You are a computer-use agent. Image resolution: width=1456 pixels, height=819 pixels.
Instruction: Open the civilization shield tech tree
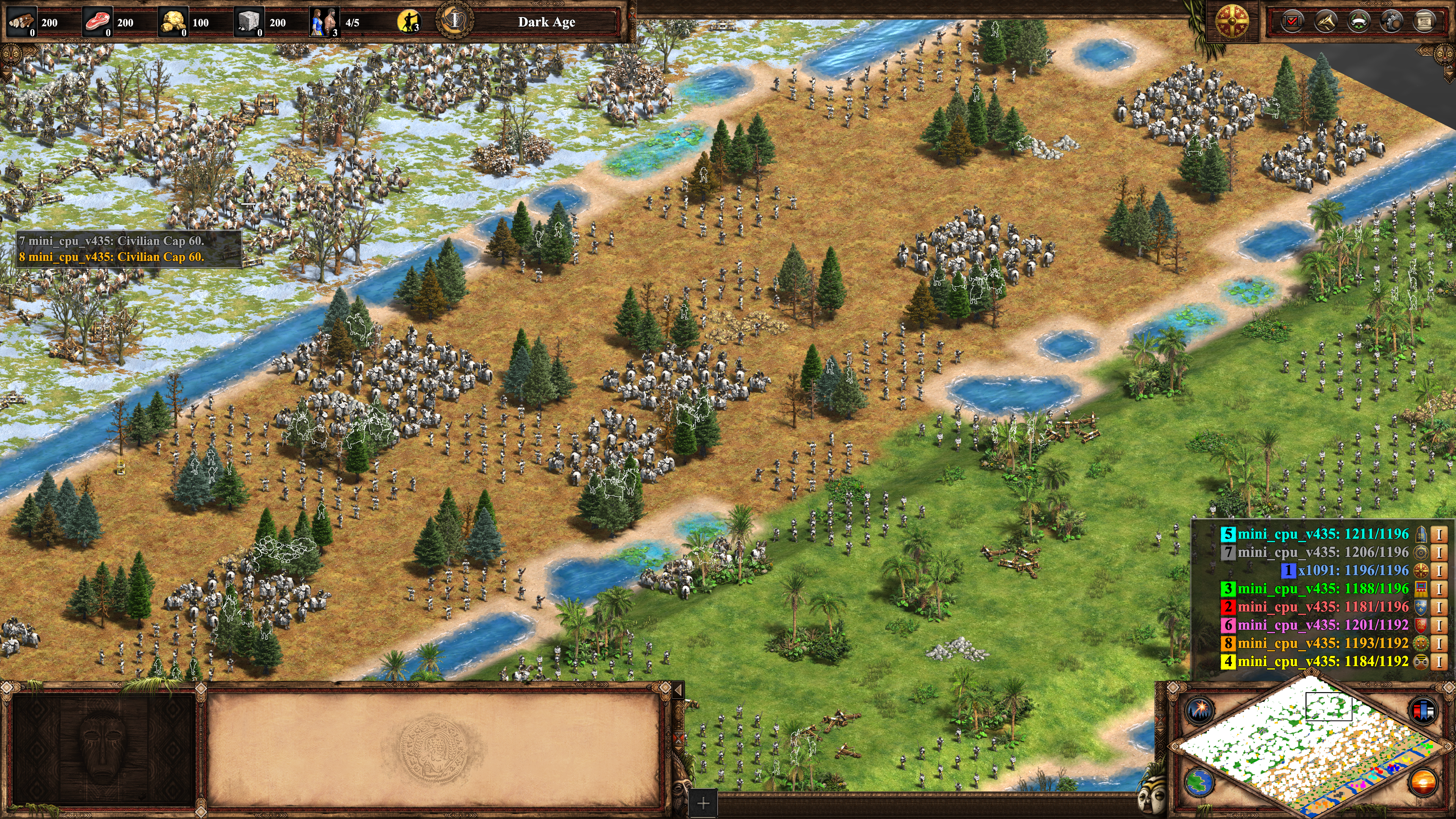tap(1232, 22)
